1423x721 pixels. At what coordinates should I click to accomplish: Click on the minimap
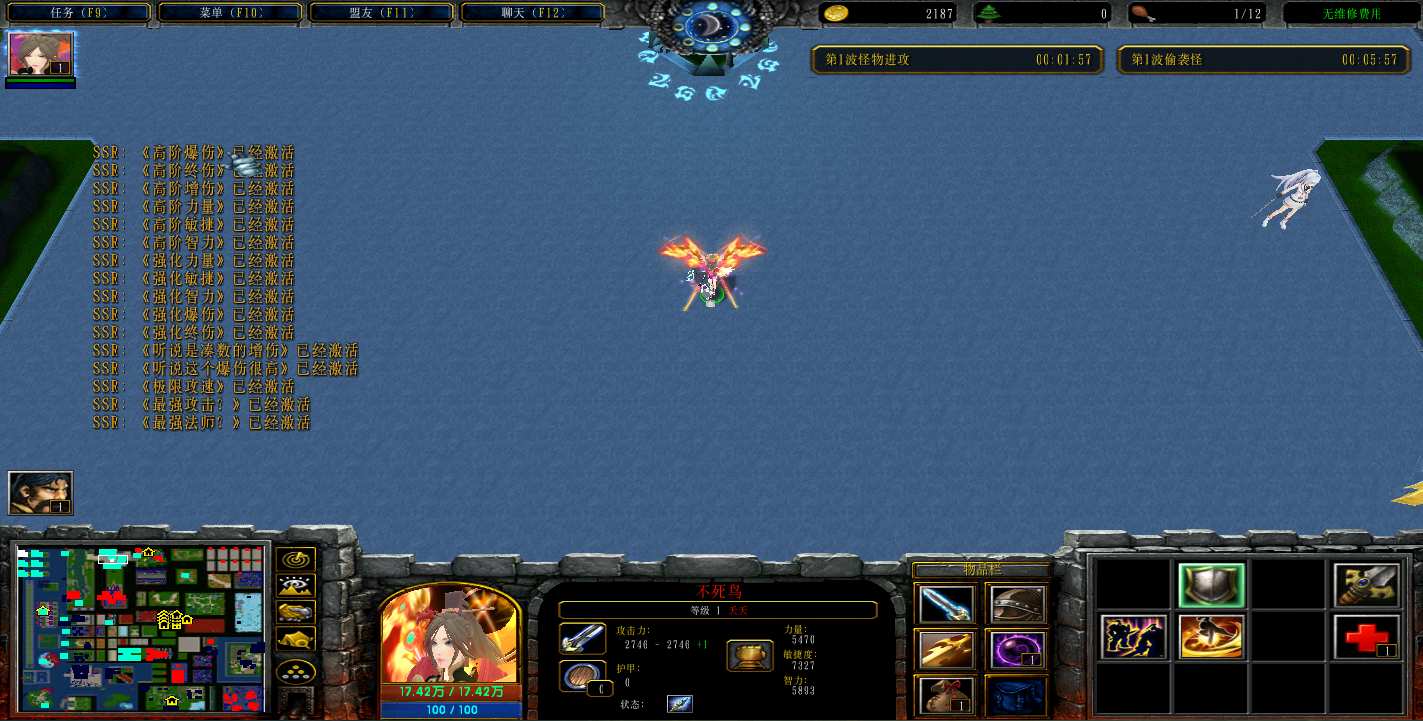click(141, 626)
